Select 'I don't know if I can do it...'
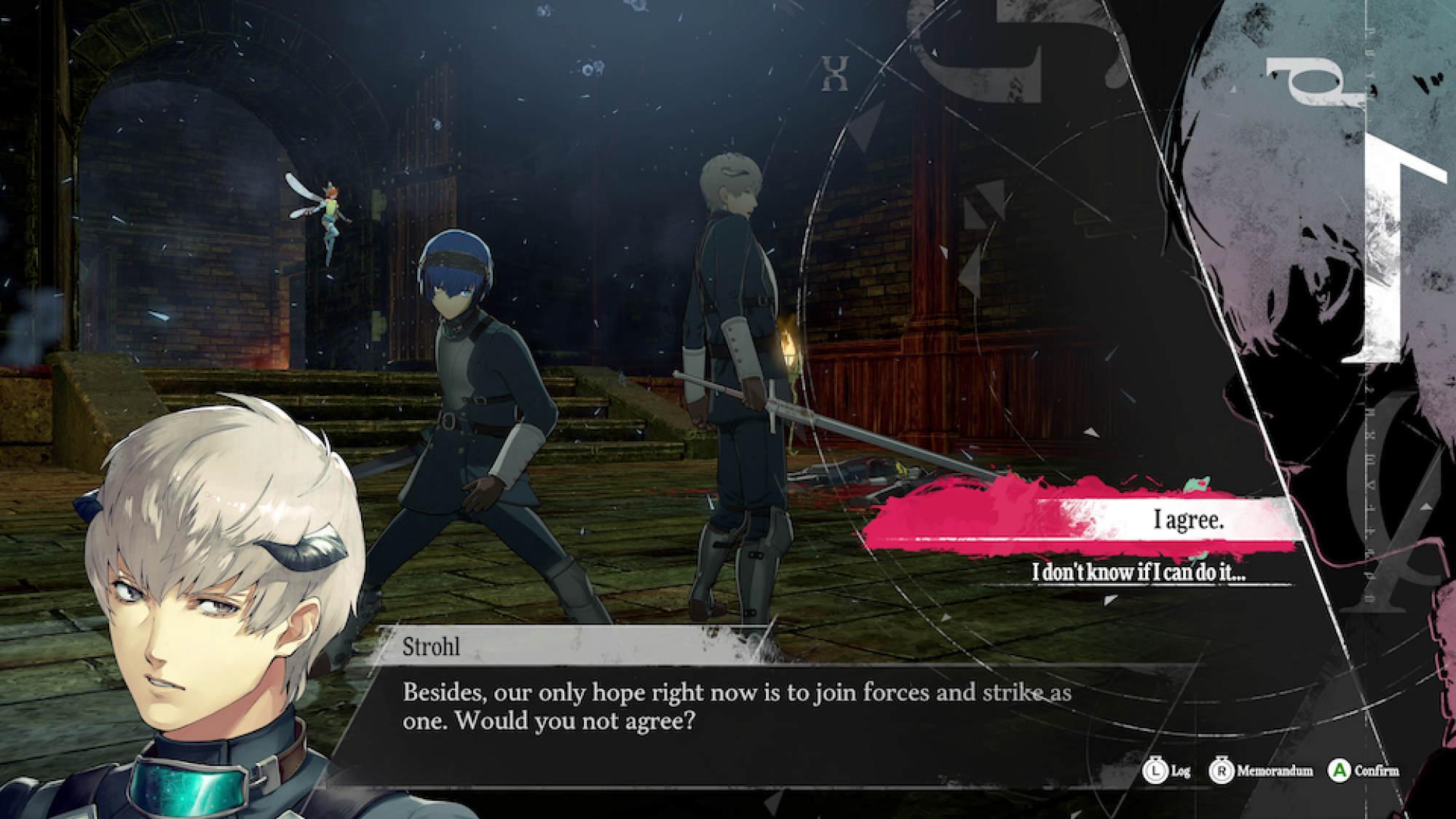 pos(1139,574)
